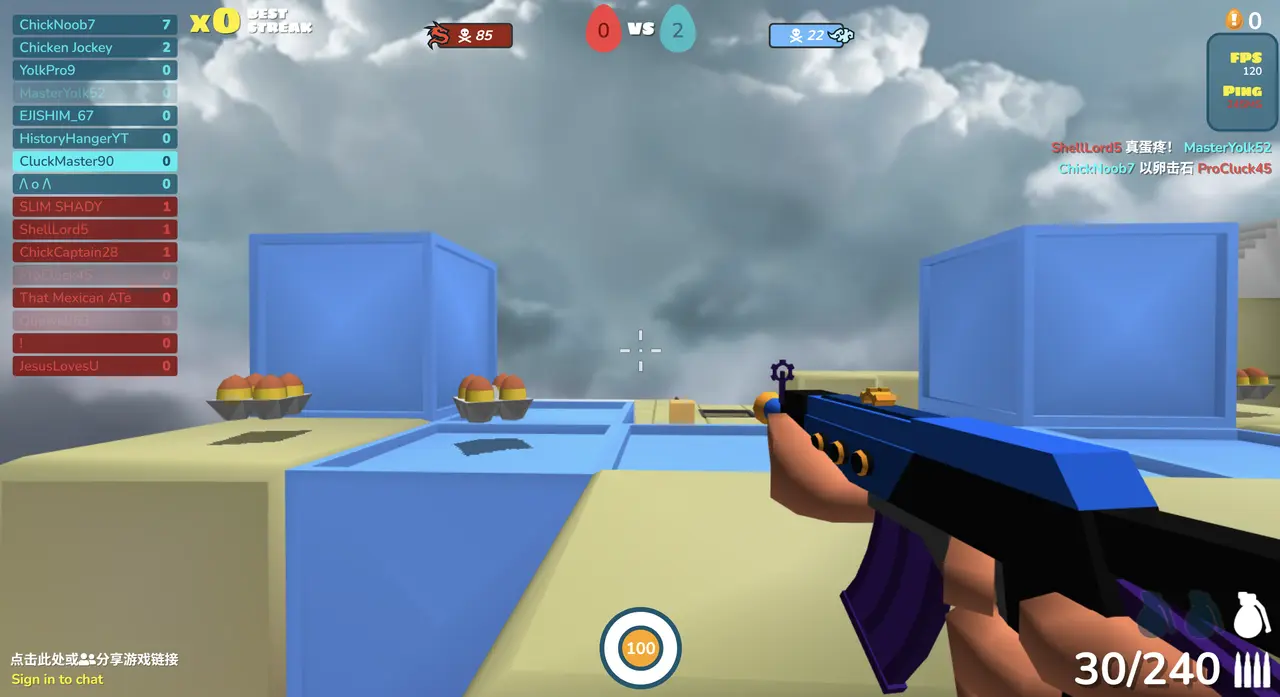Viewport: 1280px width, 697px height.
Task: Select Chicken Jockey in the player list
Action: coord(95,47)
